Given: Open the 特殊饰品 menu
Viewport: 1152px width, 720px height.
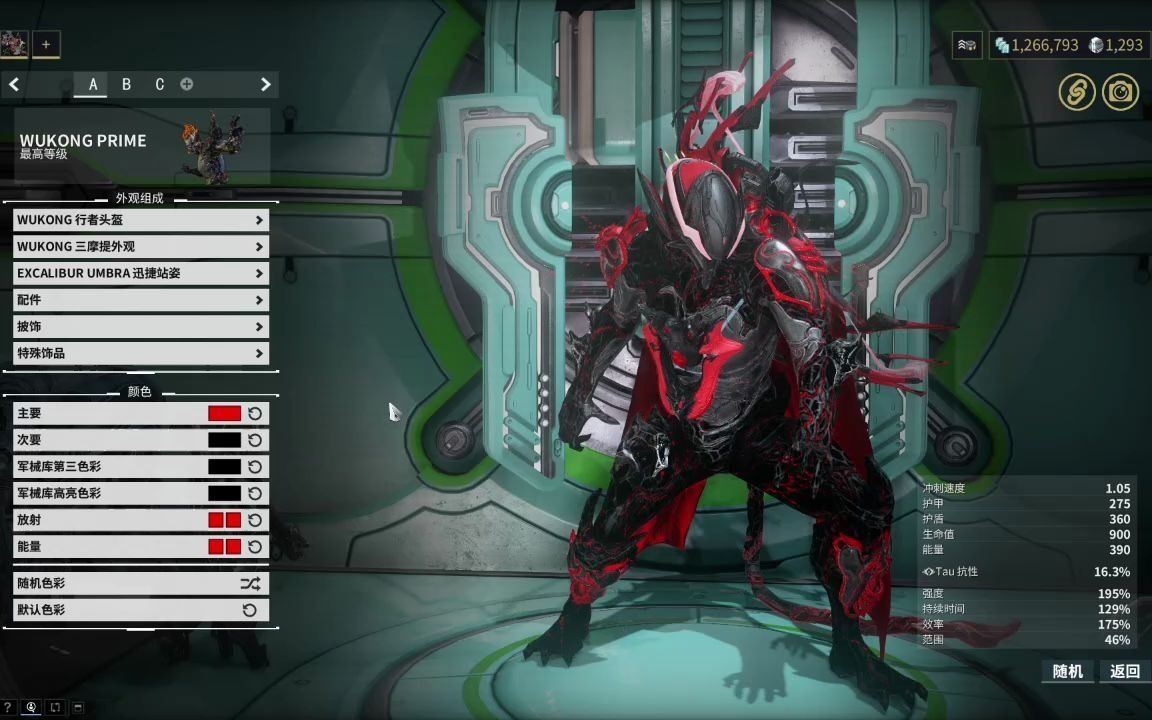Looking at the screenshot, I should [140, 353].
